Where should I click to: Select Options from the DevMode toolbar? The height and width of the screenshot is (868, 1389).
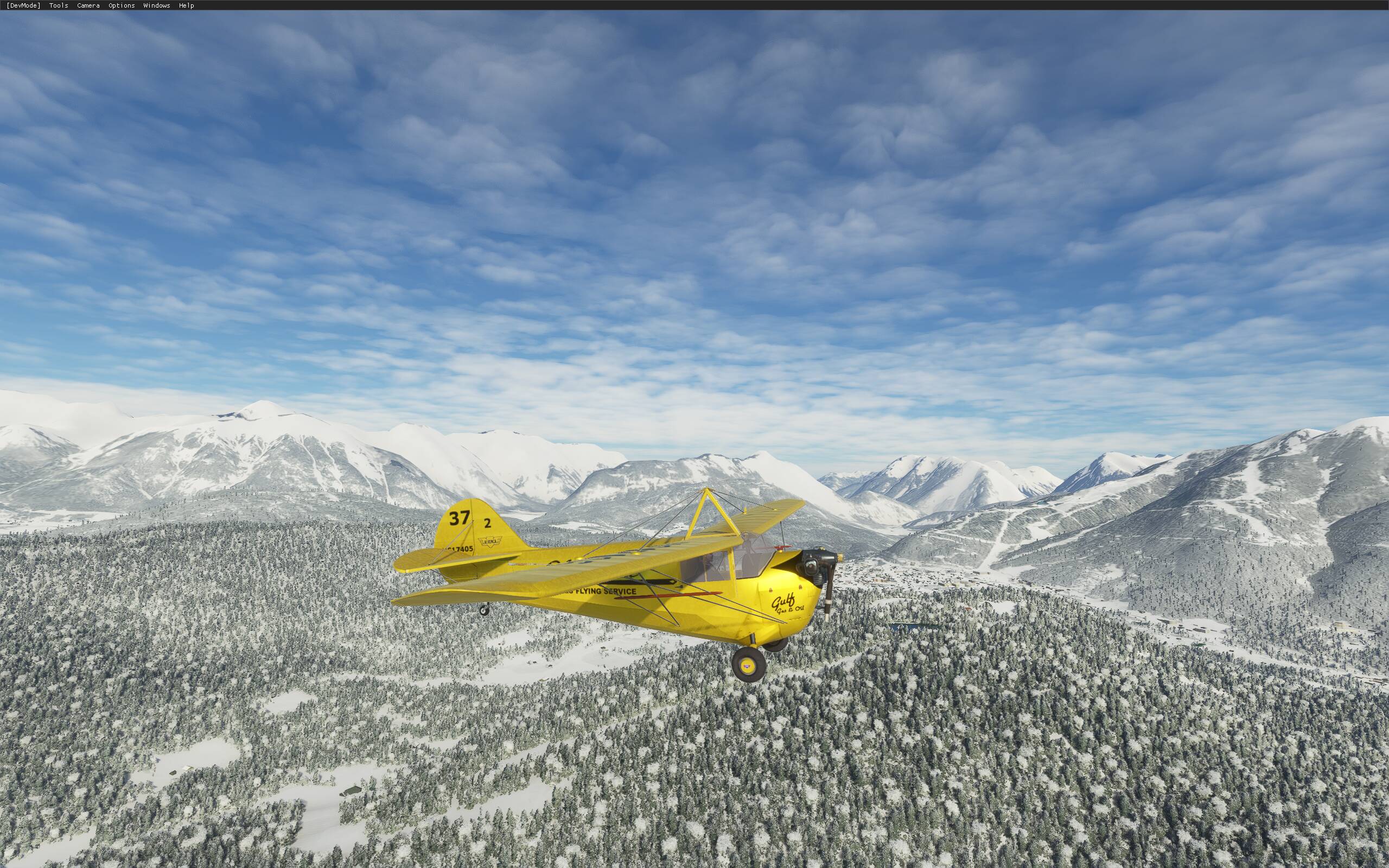(x=121, y=5)
